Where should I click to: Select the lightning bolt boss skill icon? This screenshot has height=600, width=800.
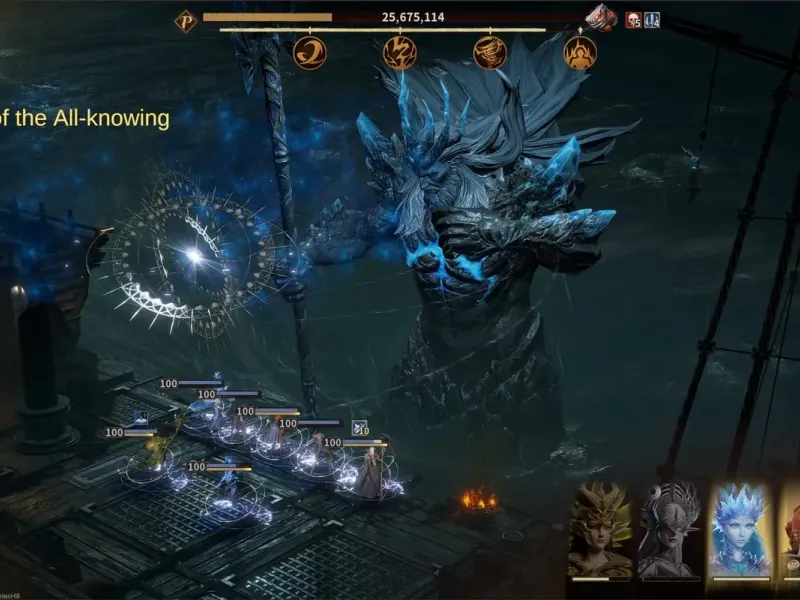(x=400, y=52)
